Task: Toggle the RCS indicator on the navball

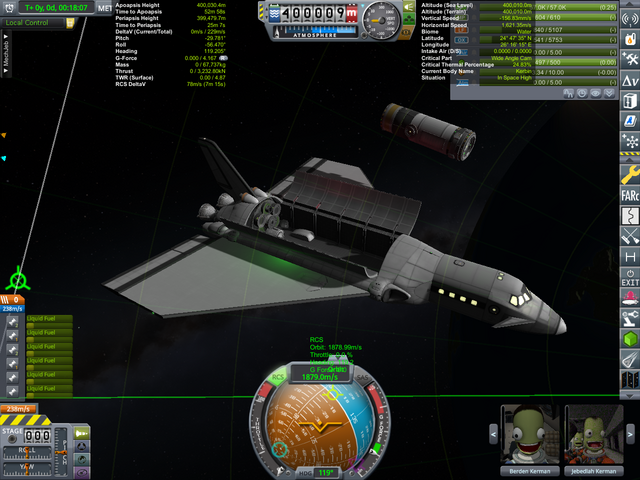Action: [x=279, y=377]
